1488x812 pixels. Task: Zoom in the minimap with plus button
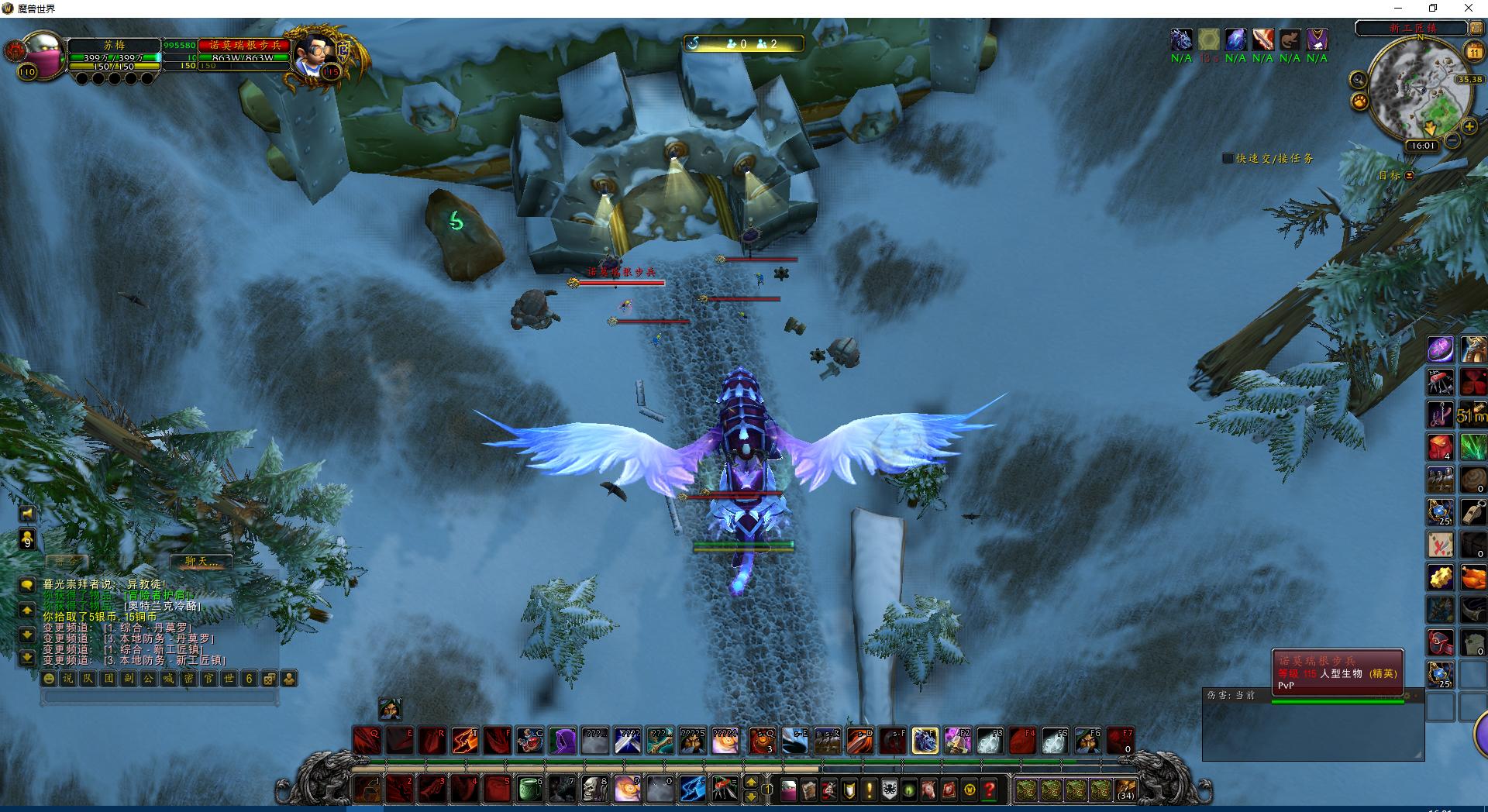point(1469,126)
